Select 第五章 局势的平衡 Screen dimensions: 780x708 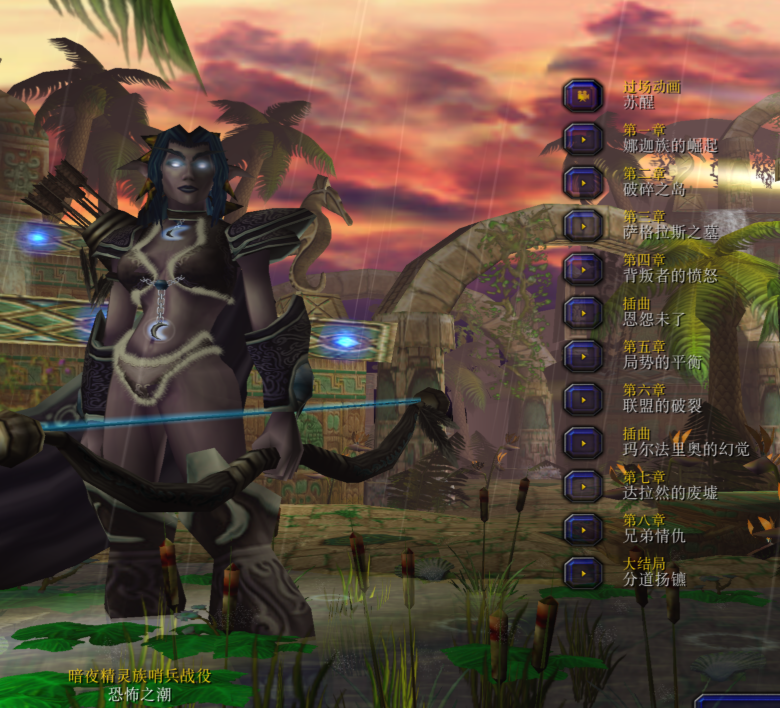click(582, 355)
